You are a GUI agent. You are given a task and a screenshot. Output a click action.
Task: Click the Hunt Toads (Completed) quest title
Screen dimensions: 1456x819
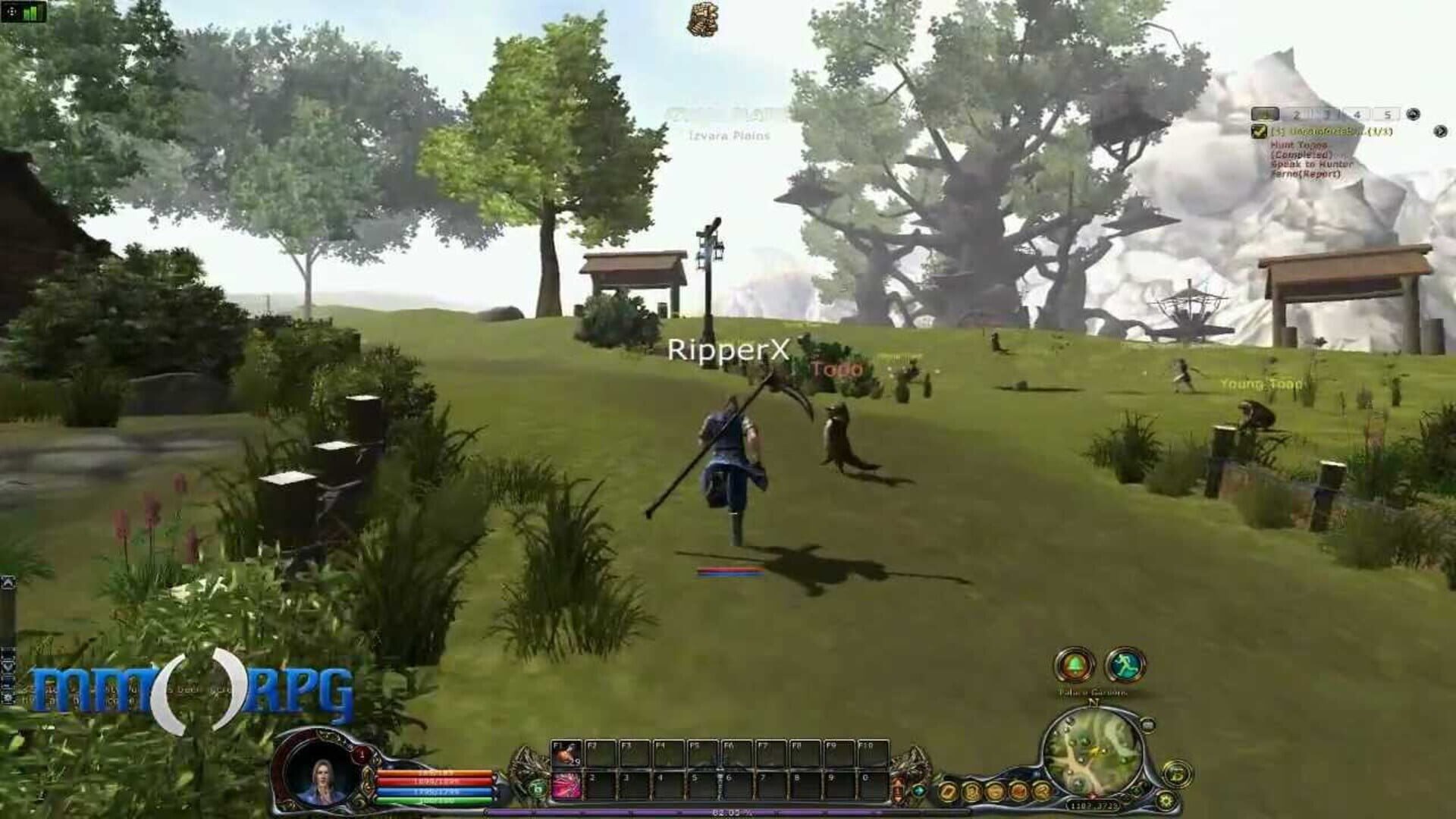pyautogui.click(x=1299, y=149)
